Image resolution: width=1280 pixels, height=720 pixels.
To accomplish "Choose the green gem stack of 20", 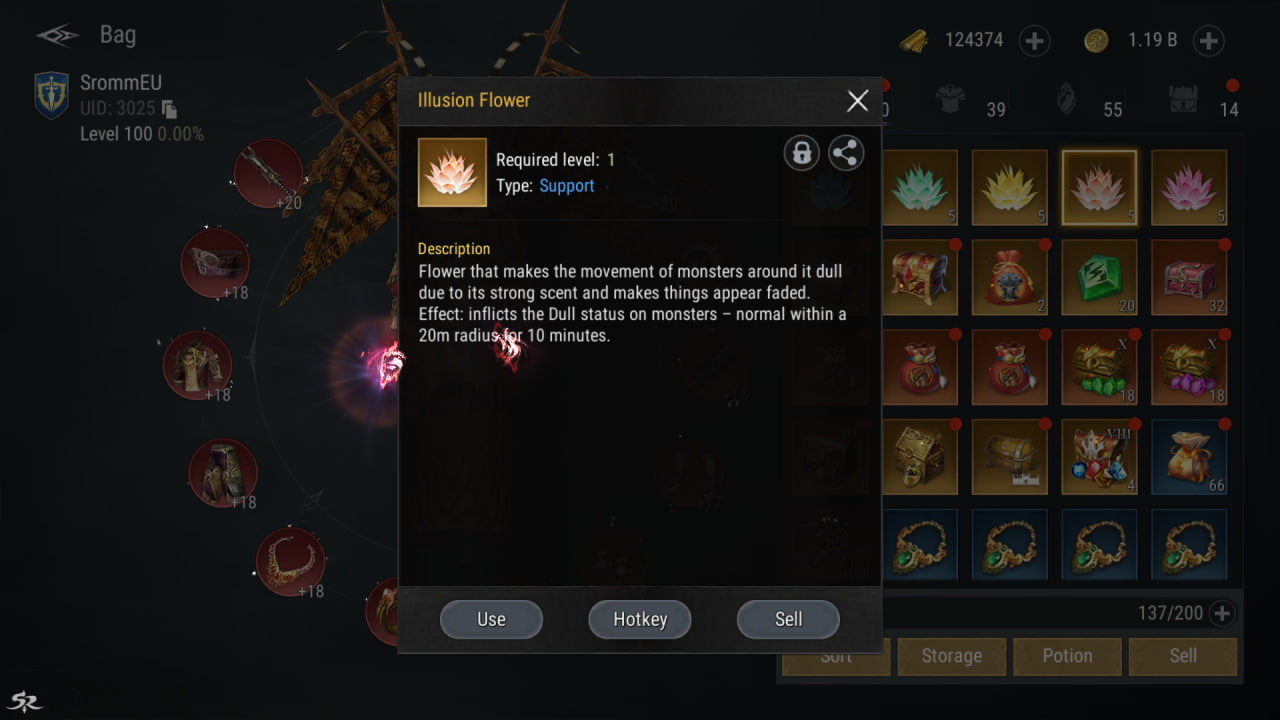I will [x=1099, y=278].
